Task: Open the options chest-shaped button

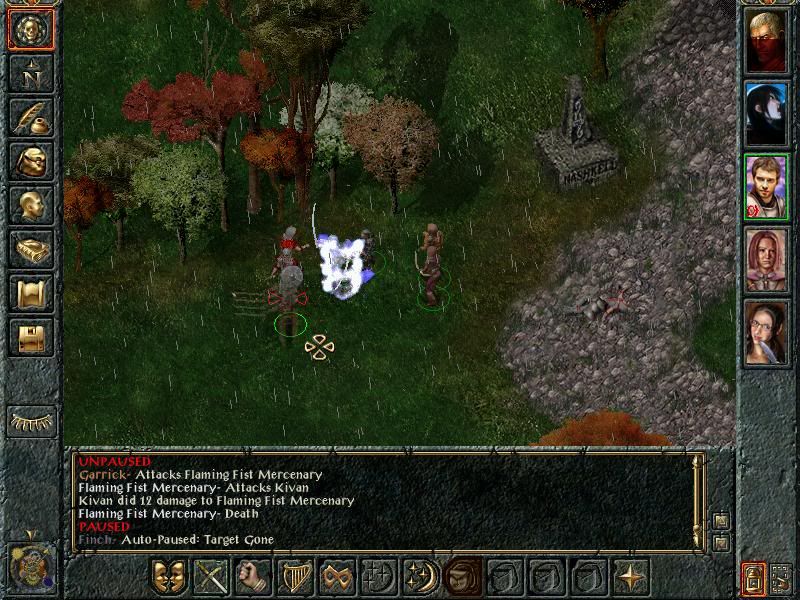Action: coord(31,338)
